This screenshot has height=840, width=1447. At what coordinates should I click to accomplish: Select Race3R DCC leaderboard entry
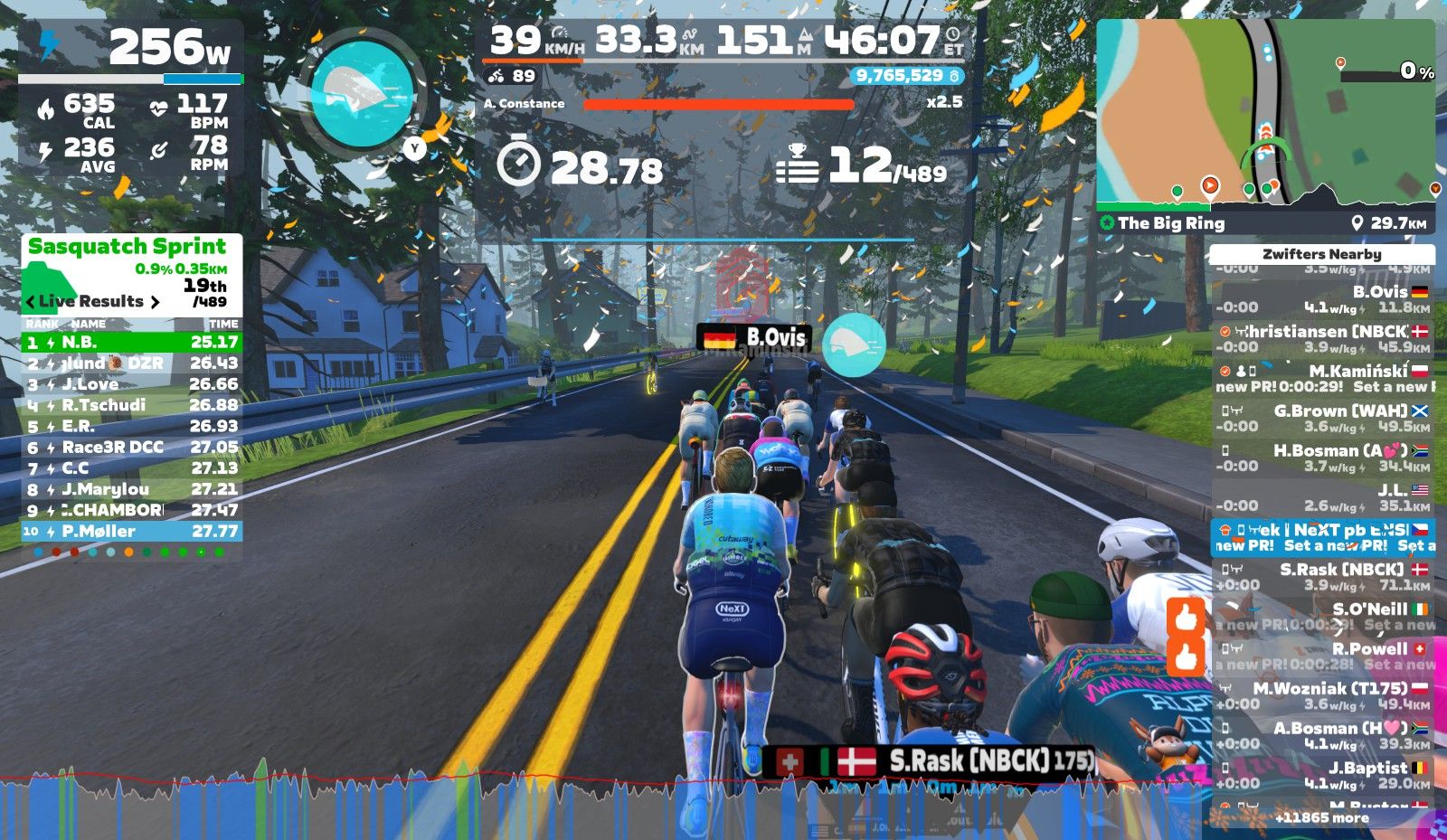click(x=132, y=448)
